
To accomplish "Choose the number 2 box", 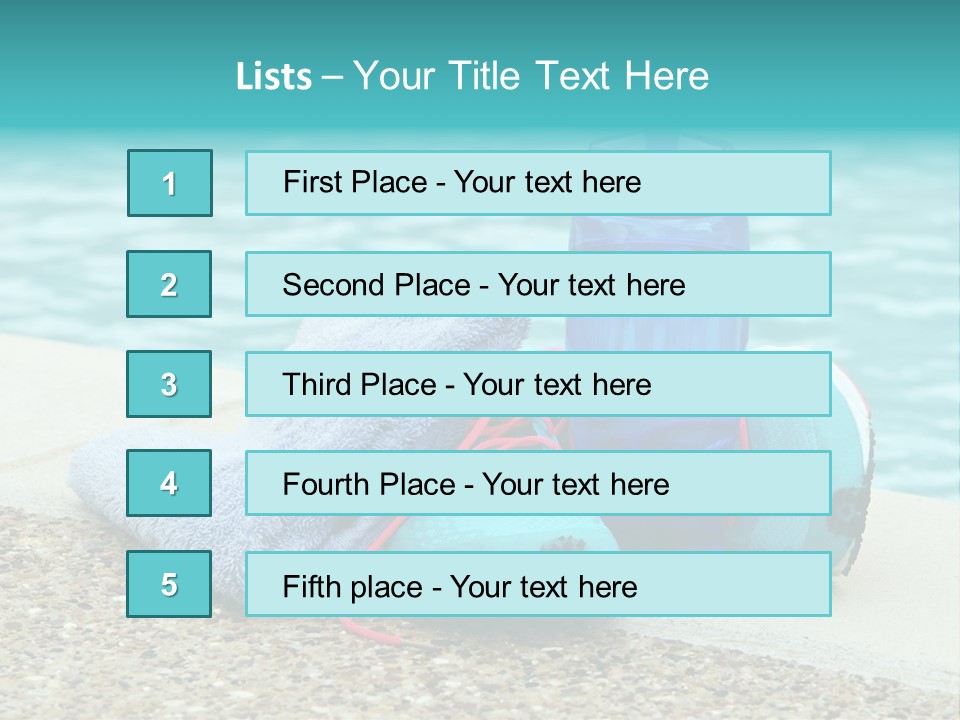I will tap(169, 284).
